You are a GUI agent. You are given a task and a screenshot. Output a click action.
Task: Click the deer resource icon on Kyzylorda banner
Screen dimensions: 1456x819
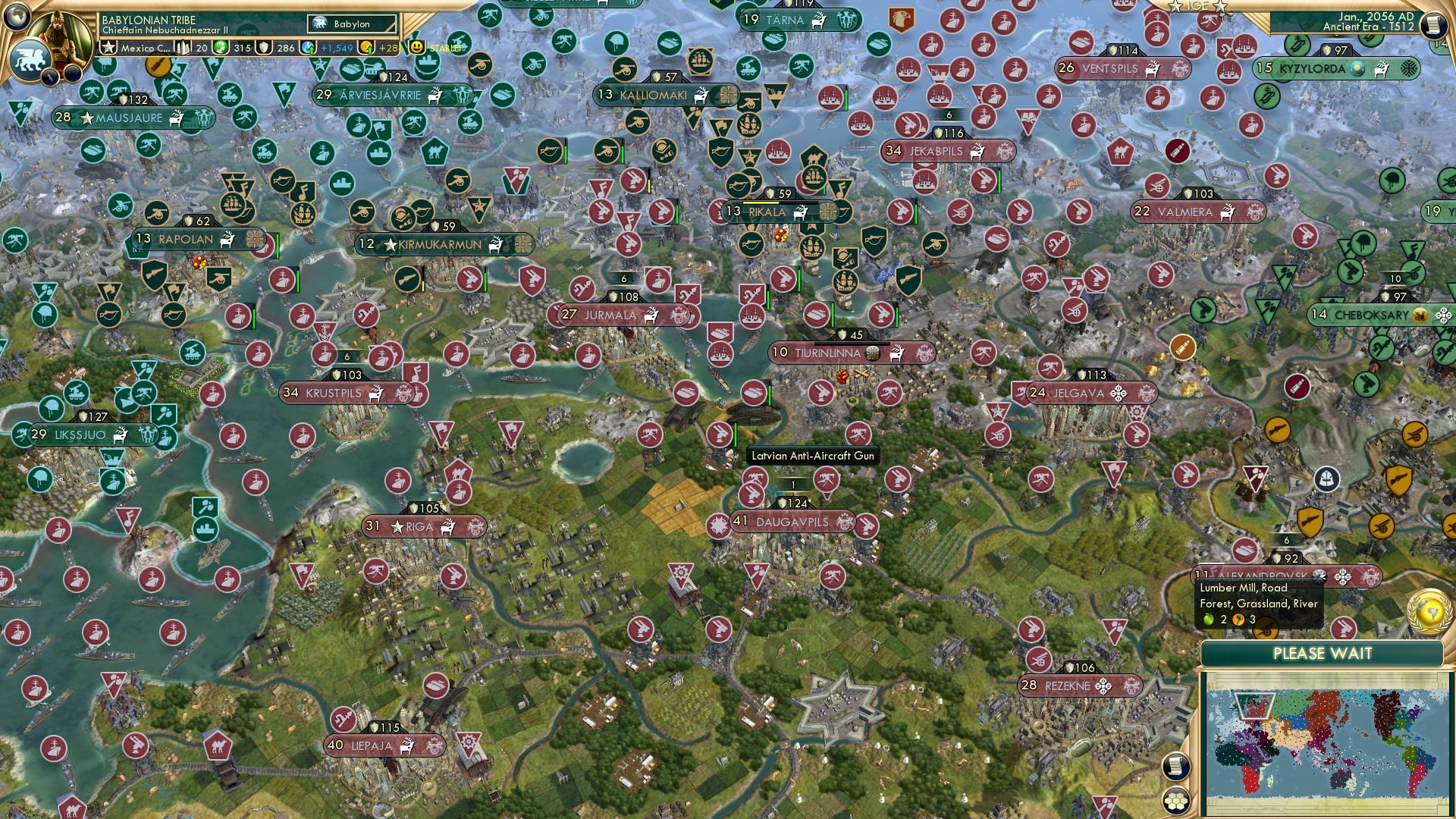click(1382, 68)
